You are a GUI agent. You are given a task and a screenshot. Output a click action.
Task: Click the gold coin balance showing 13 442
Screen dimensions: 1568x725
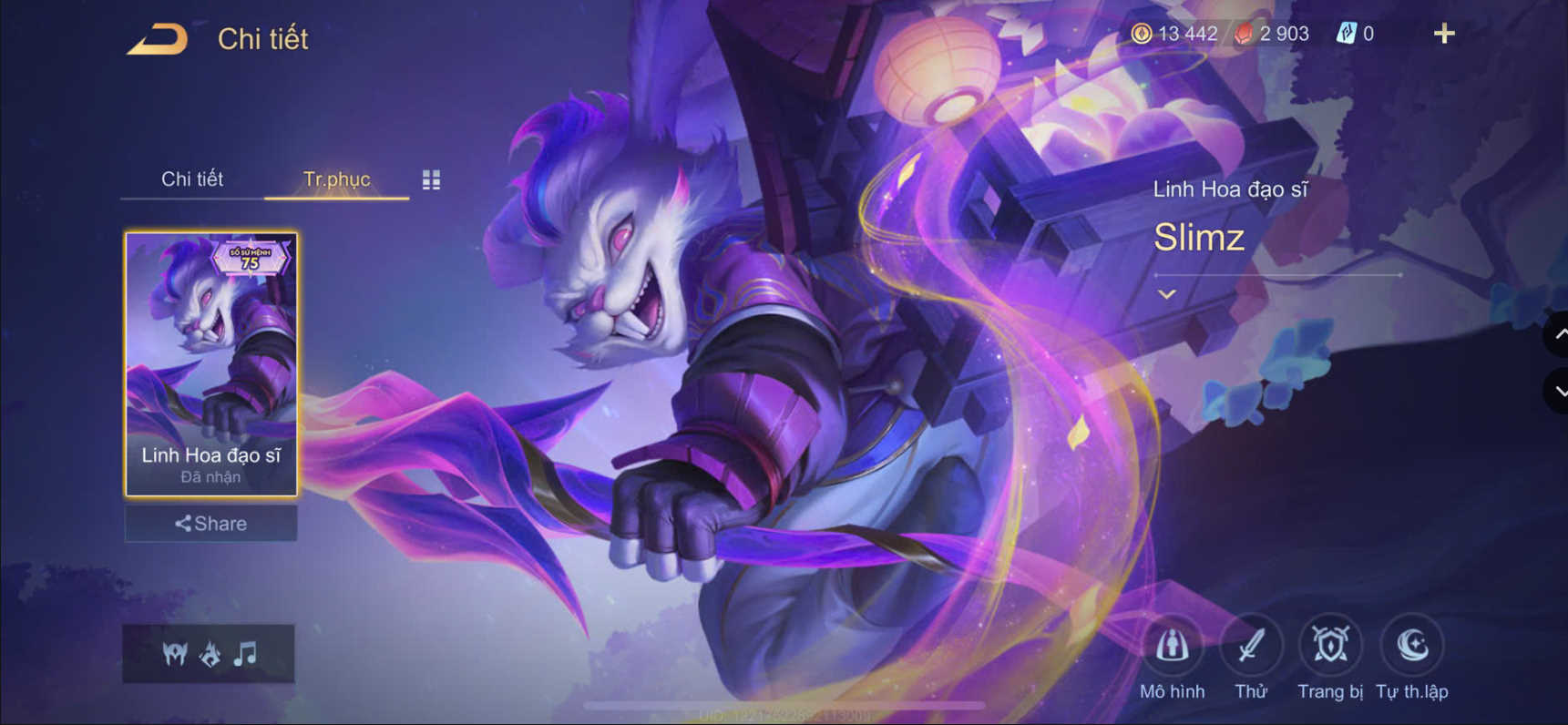[1180, 33]
